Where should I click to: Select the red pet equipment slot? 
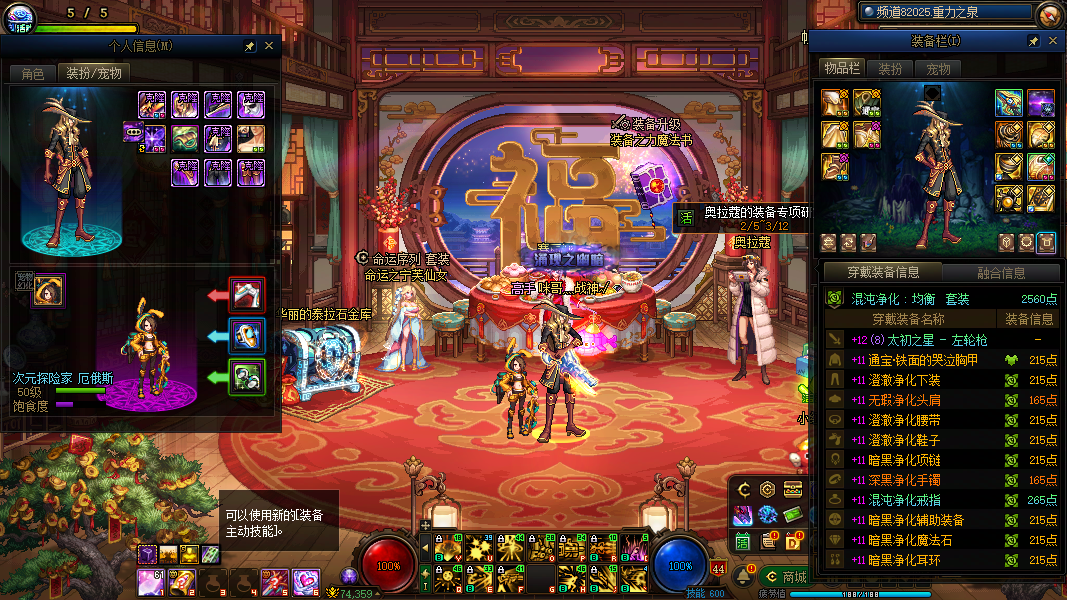pos(246,295)
